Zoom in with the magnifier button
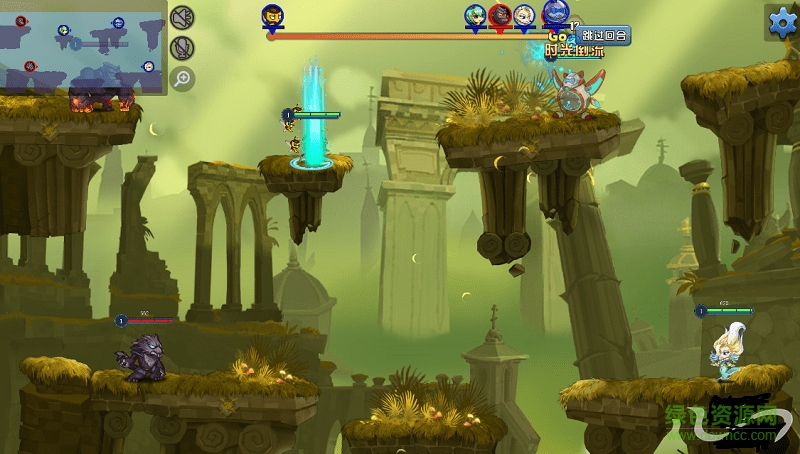Image resolution: width=800 pixels, height=454 pixels. point(181,78)
